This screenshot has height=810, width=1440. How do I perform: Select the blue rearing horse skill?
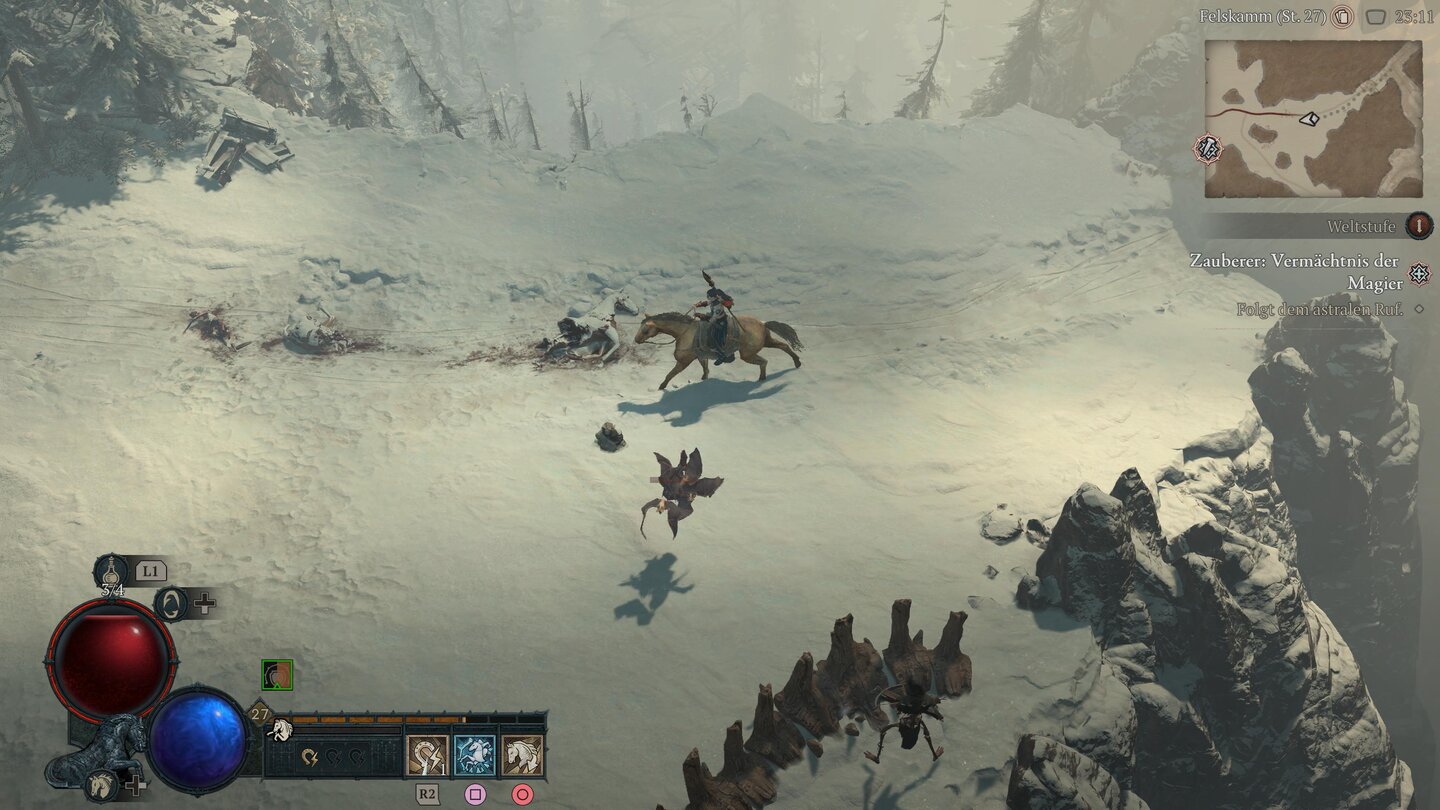[475, 755]
